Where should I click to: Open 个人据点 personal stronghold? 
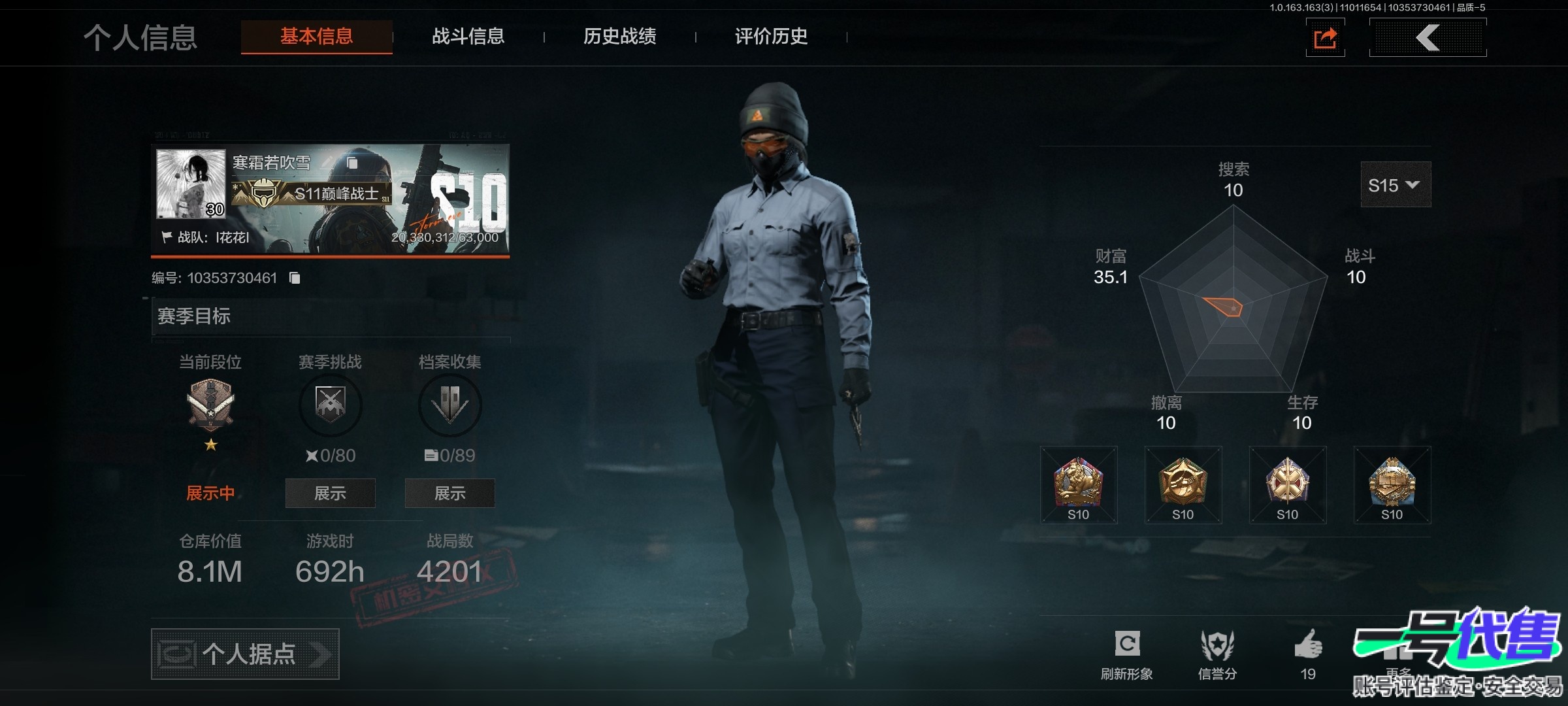(x=245, y=654)
